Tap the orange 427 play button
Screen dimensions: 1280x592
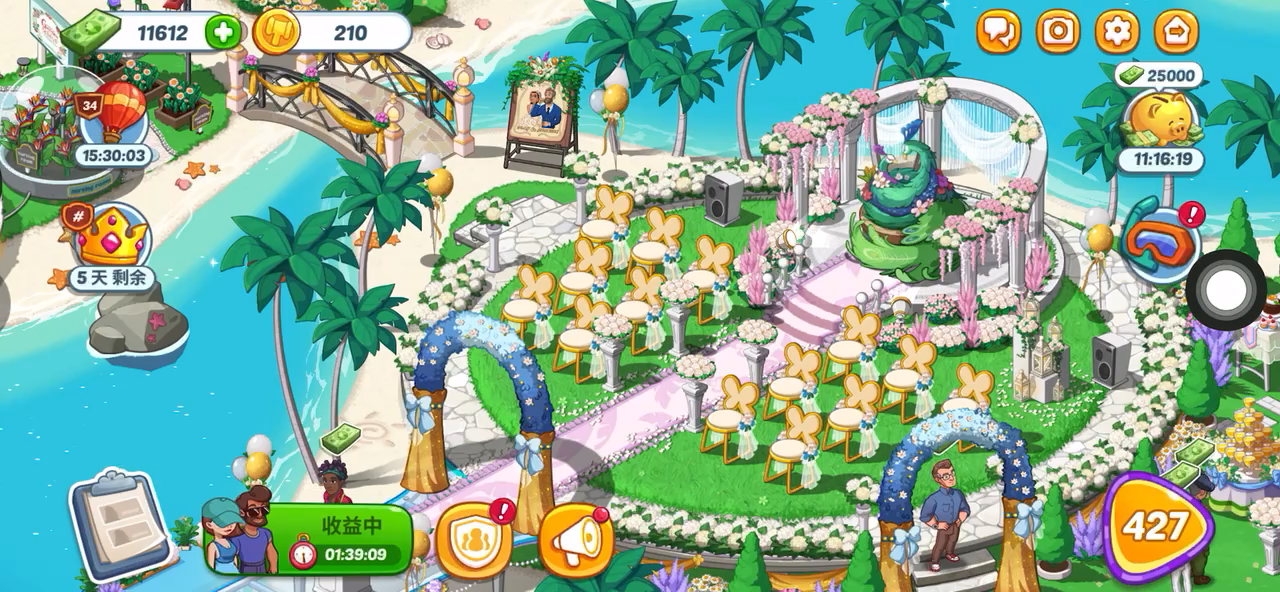pos(1156,527)
